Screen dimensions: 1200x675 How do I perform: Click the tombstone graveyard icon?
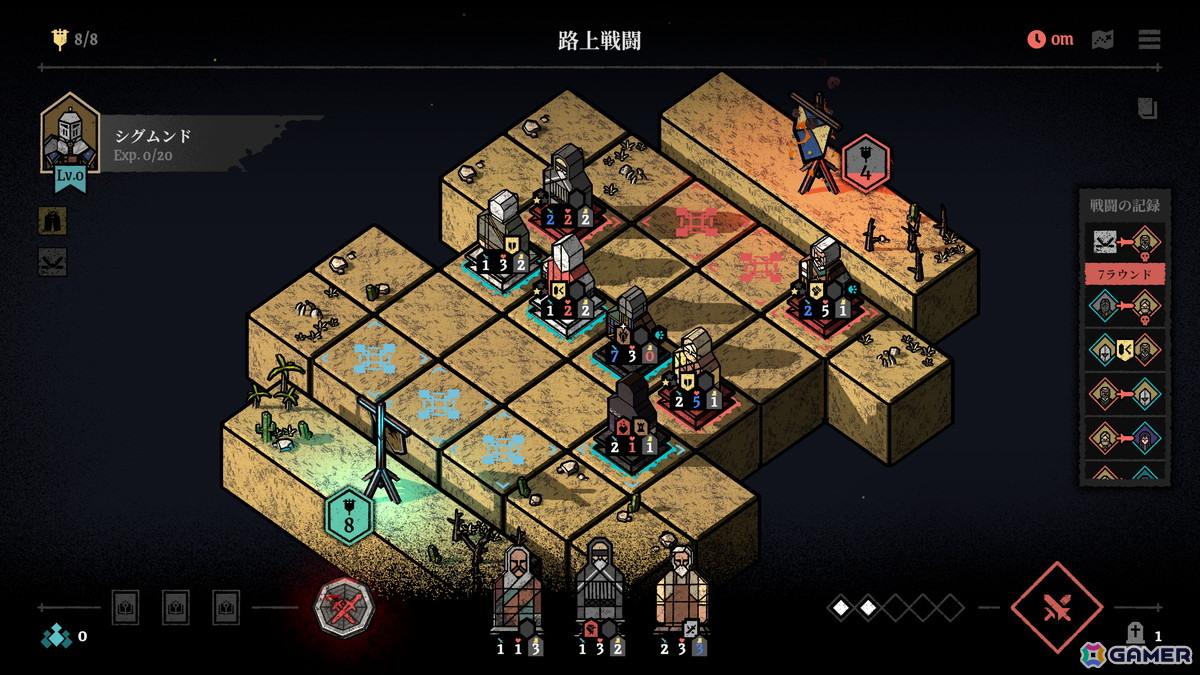click(1136, 632)
